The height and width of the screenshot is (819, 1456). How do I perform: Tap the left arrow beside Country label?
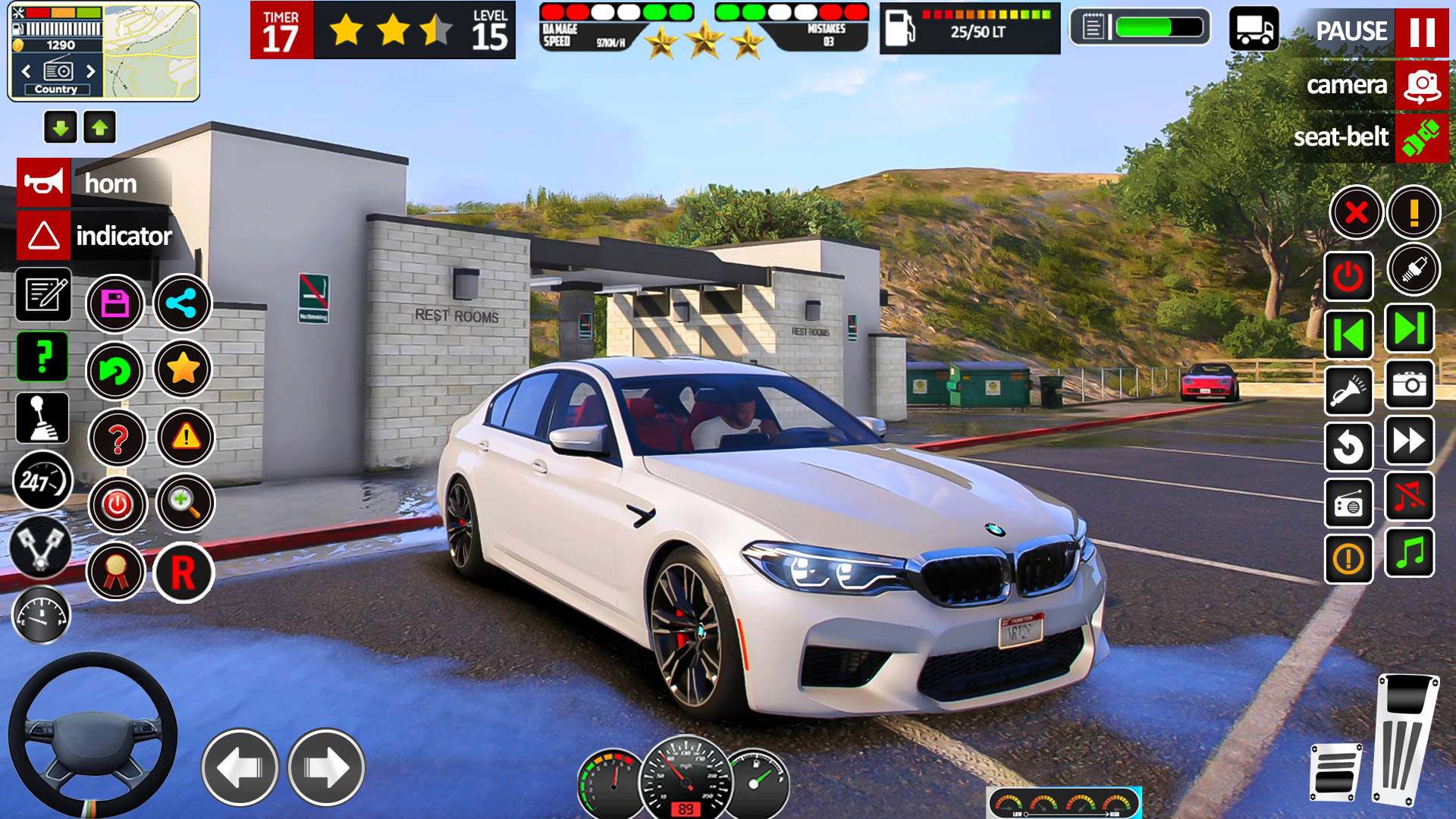click(27, 71)
